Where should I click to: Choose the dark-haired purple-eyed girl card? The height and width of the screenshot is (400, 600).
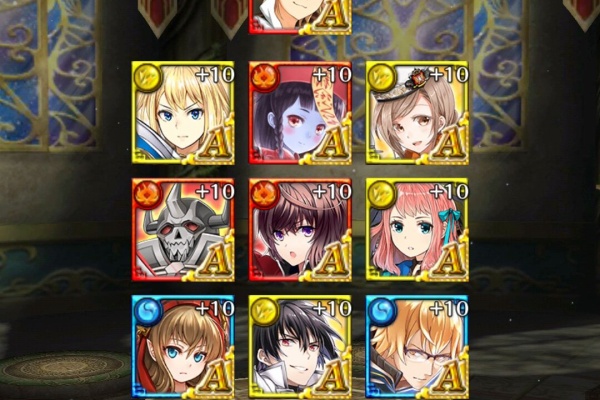click(300, 229)
